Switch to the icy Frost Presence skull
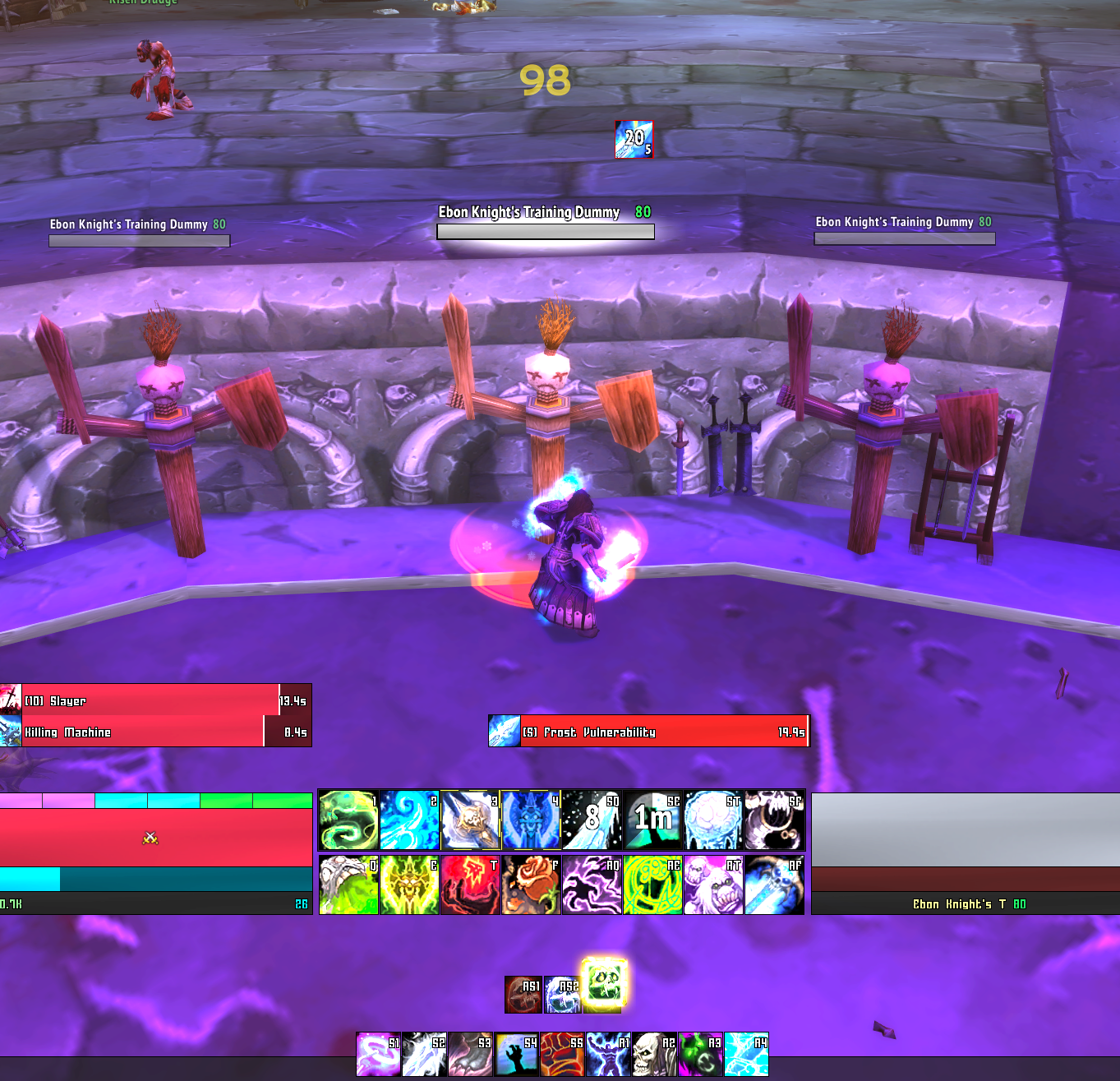This screenshot has width=1120, height=1081. 562,994
